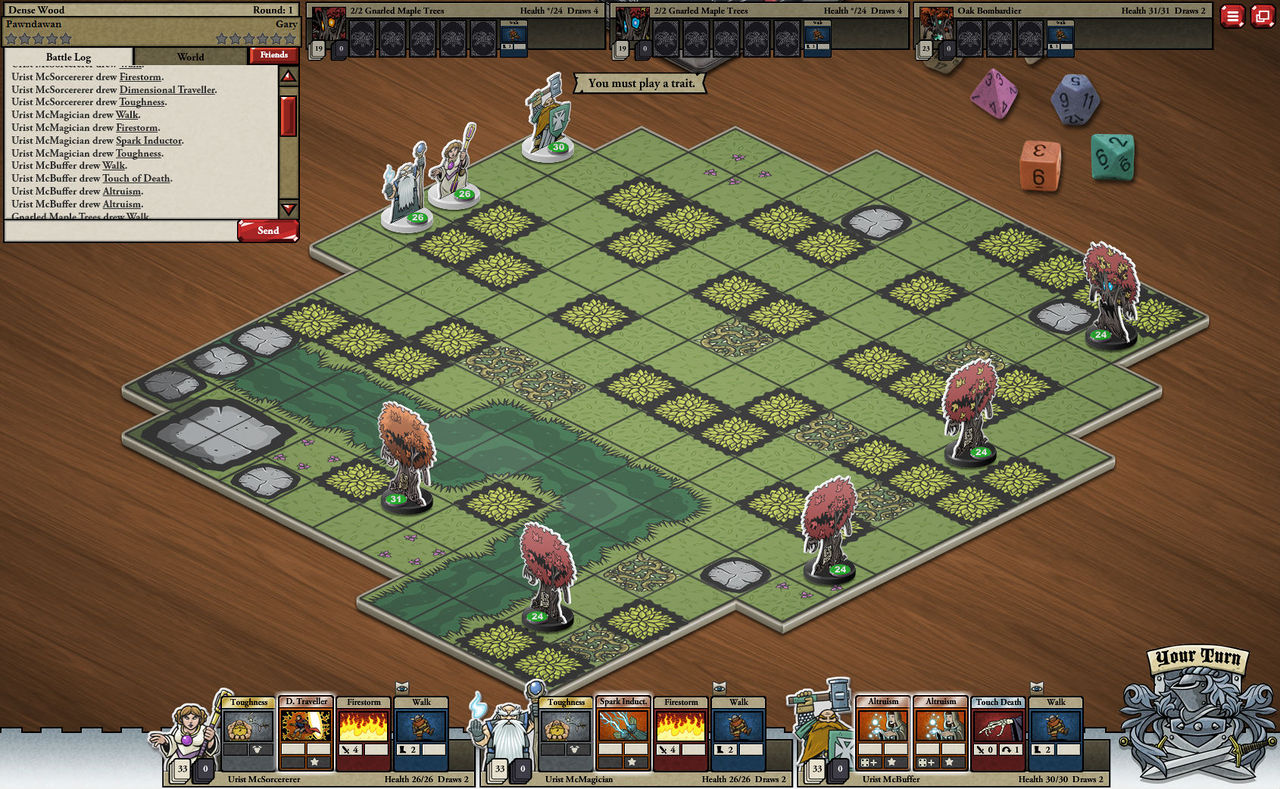The image size is (1280, 789).
Task: Play Urist McMagician's Toughness trait card
Action: 565,734
